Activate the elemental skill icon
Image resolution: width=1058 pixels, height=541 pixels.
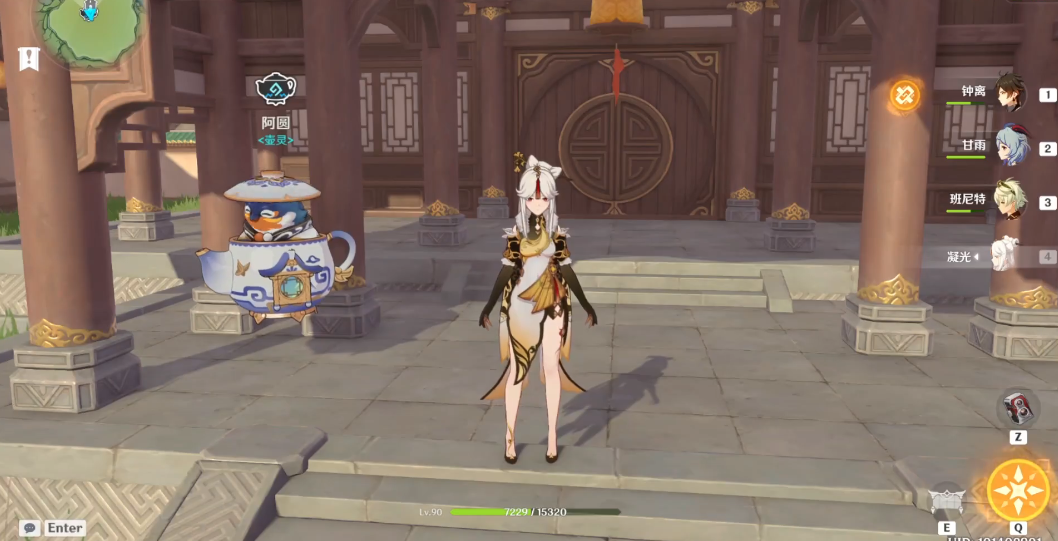[946, 500]
